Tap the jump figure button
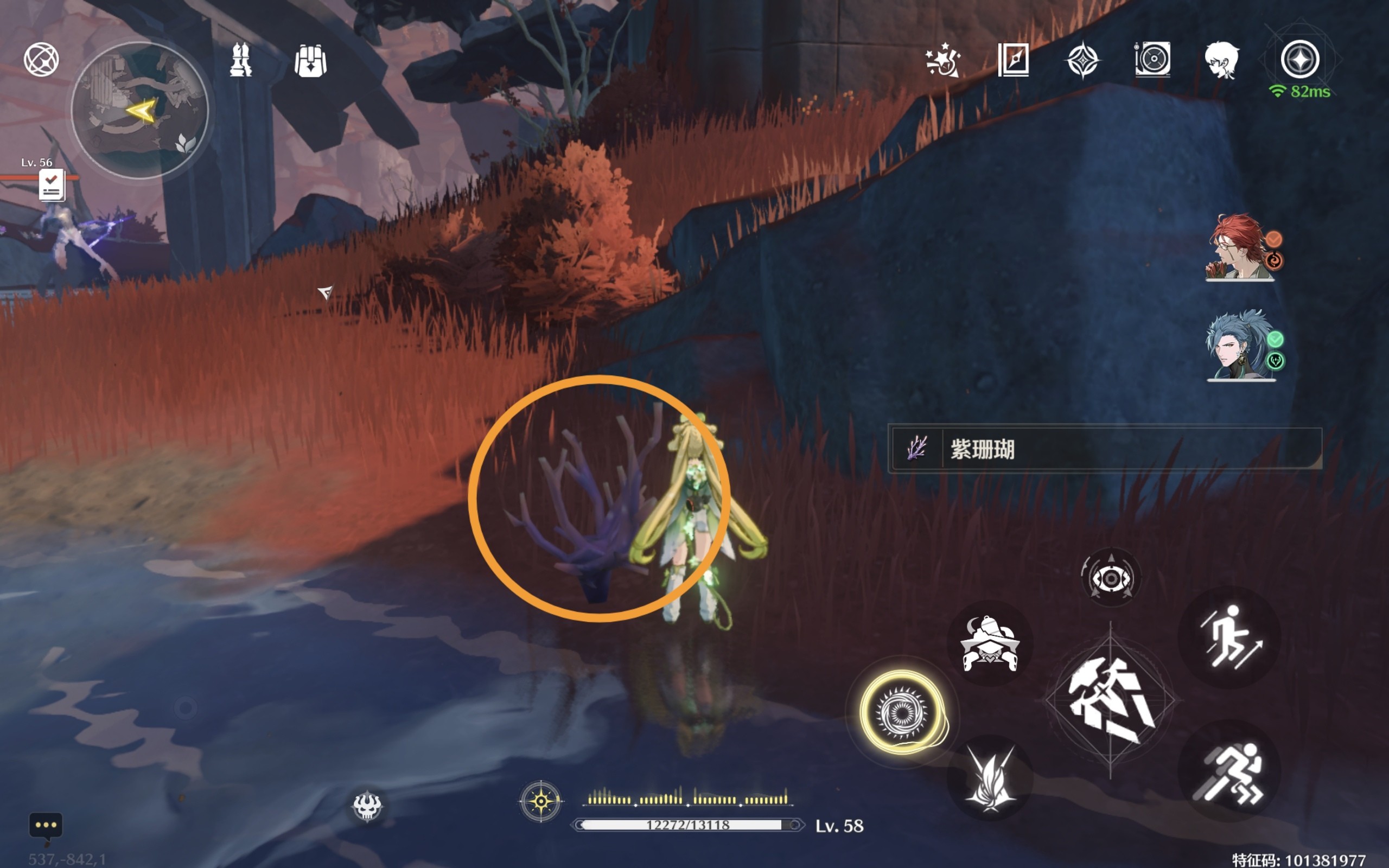Image resolution: width=1389 pixels, height=868 pixels. (x=1230, y=637)
